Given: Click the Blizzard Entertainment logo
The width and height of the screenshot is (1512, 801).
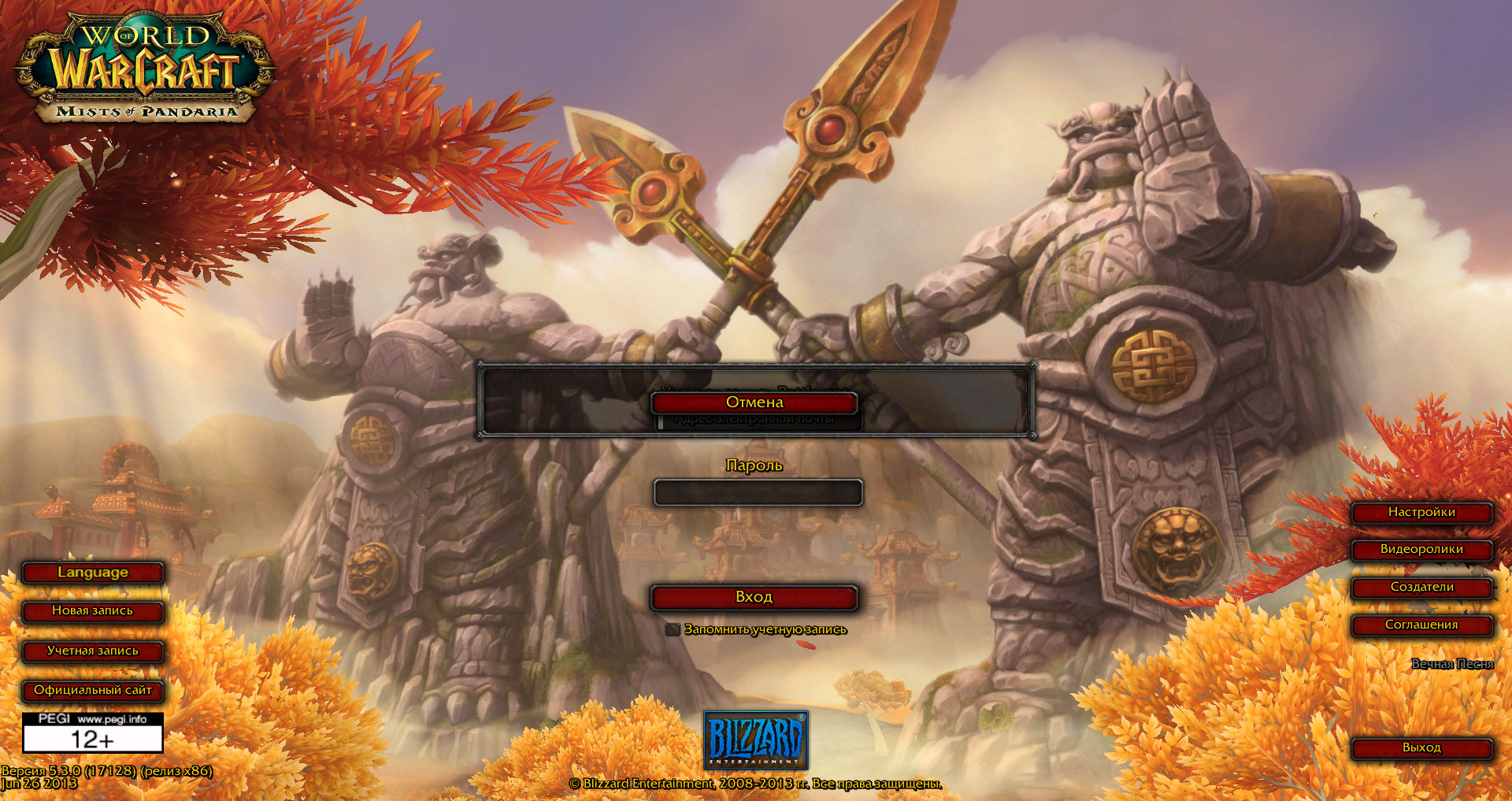Looking at the screenshot, I should click(756, 741).
